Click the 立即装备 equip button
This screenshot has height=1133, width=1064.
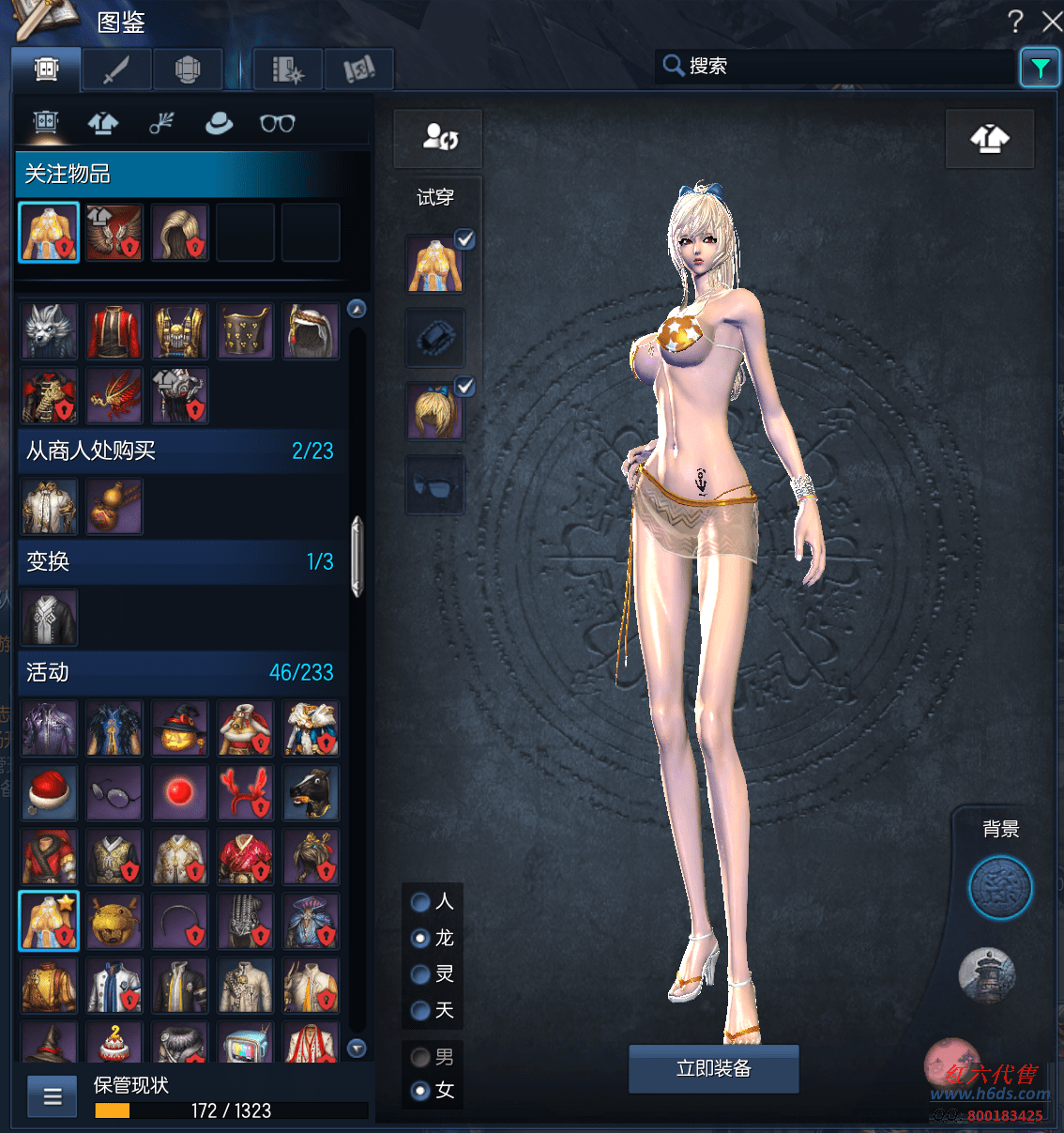[x=713, y=1068]
